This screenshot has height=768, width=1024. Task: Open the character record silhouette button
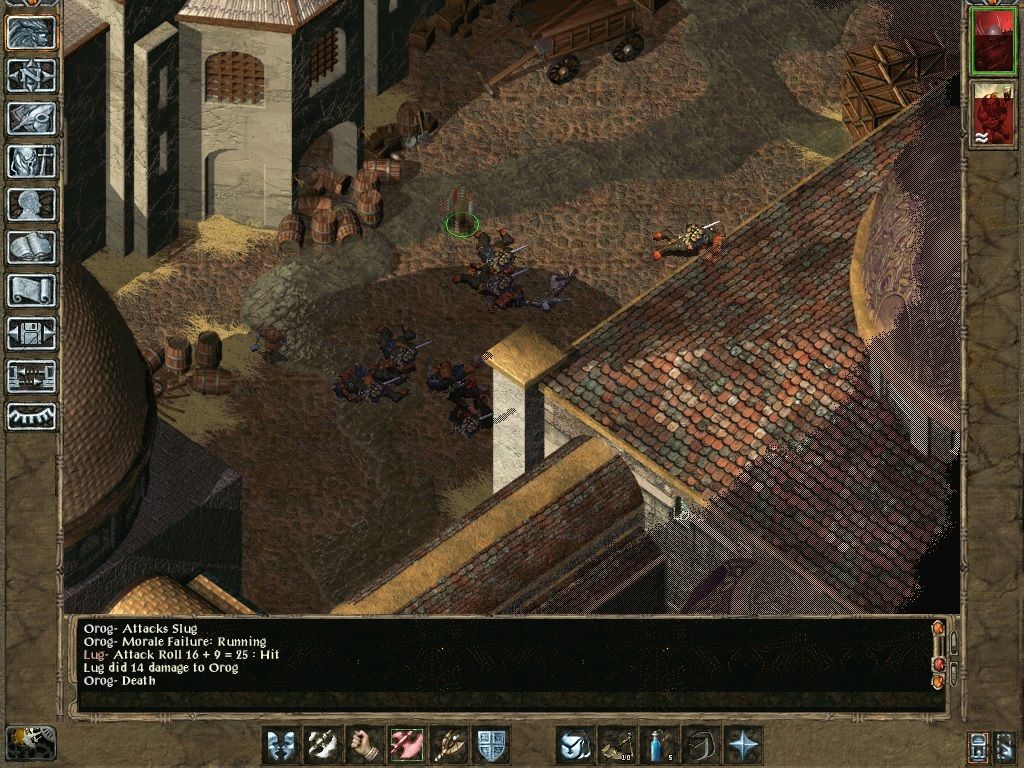pyautogui.click(x=31, y=204)
